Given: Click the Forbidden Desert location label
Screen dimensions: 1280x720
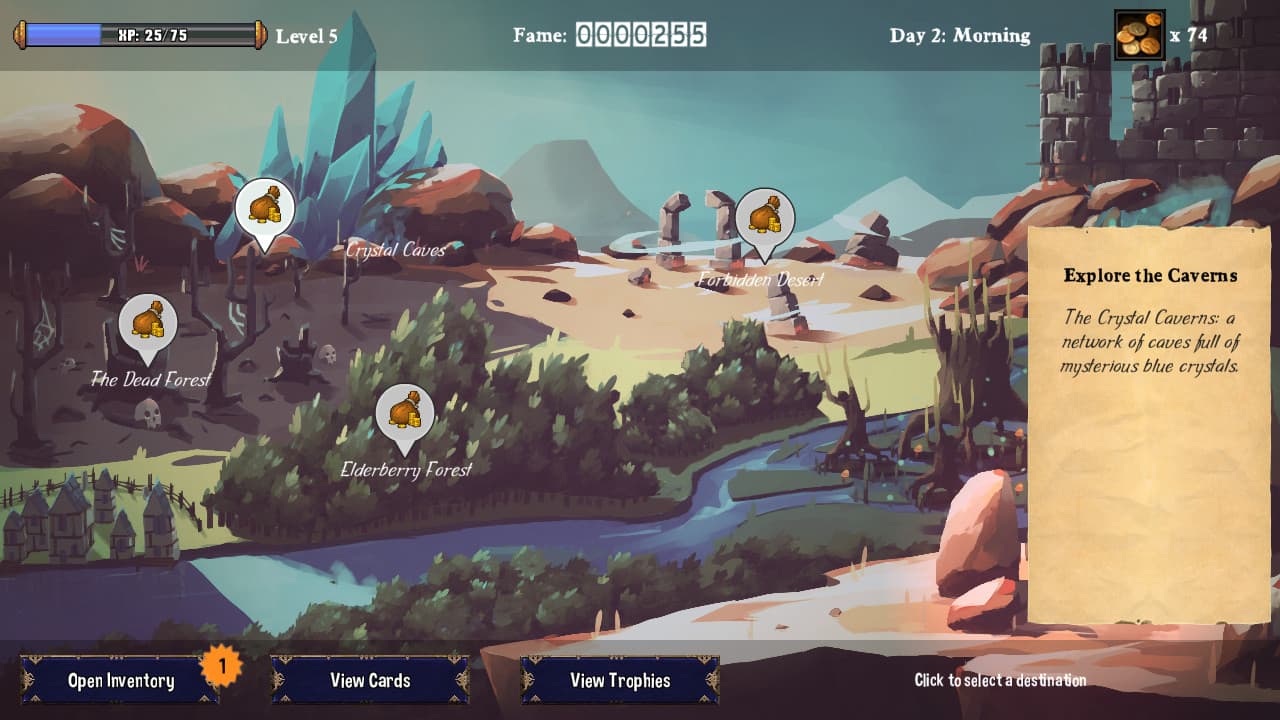Looking at the screenshot, I should (x=760, y=282).
